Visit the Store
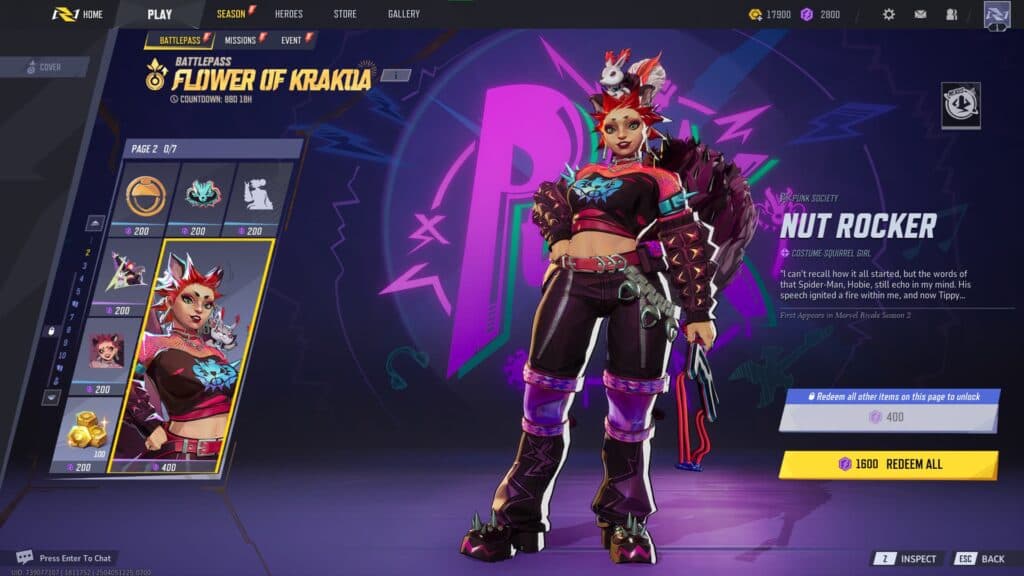This screenshot has height=576, width=1024. (x=344, y=14)
